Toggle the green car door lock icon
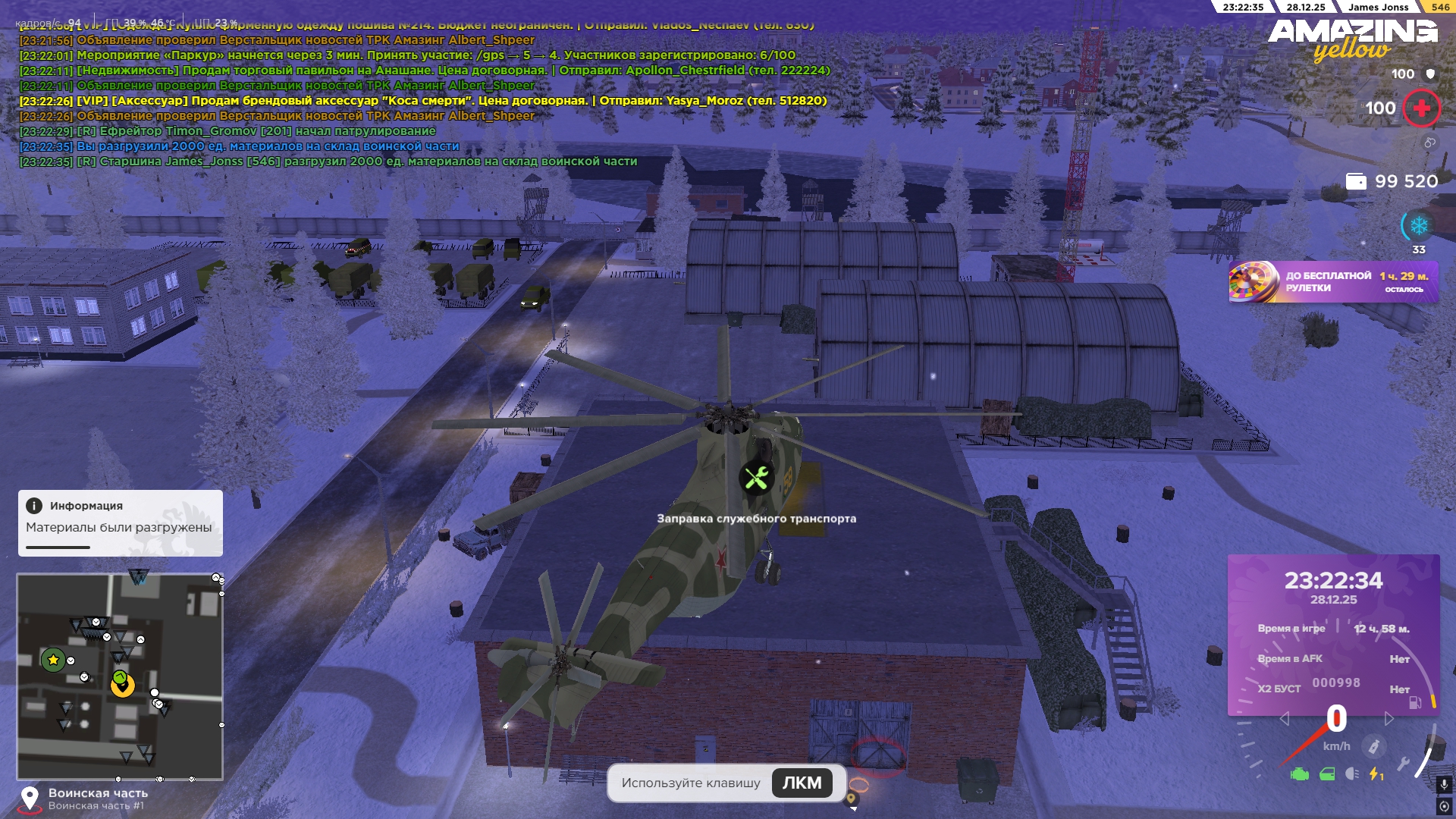The width and height of the screenshot is (1456, 819). pyautogui.click(x=1327, y=774)
